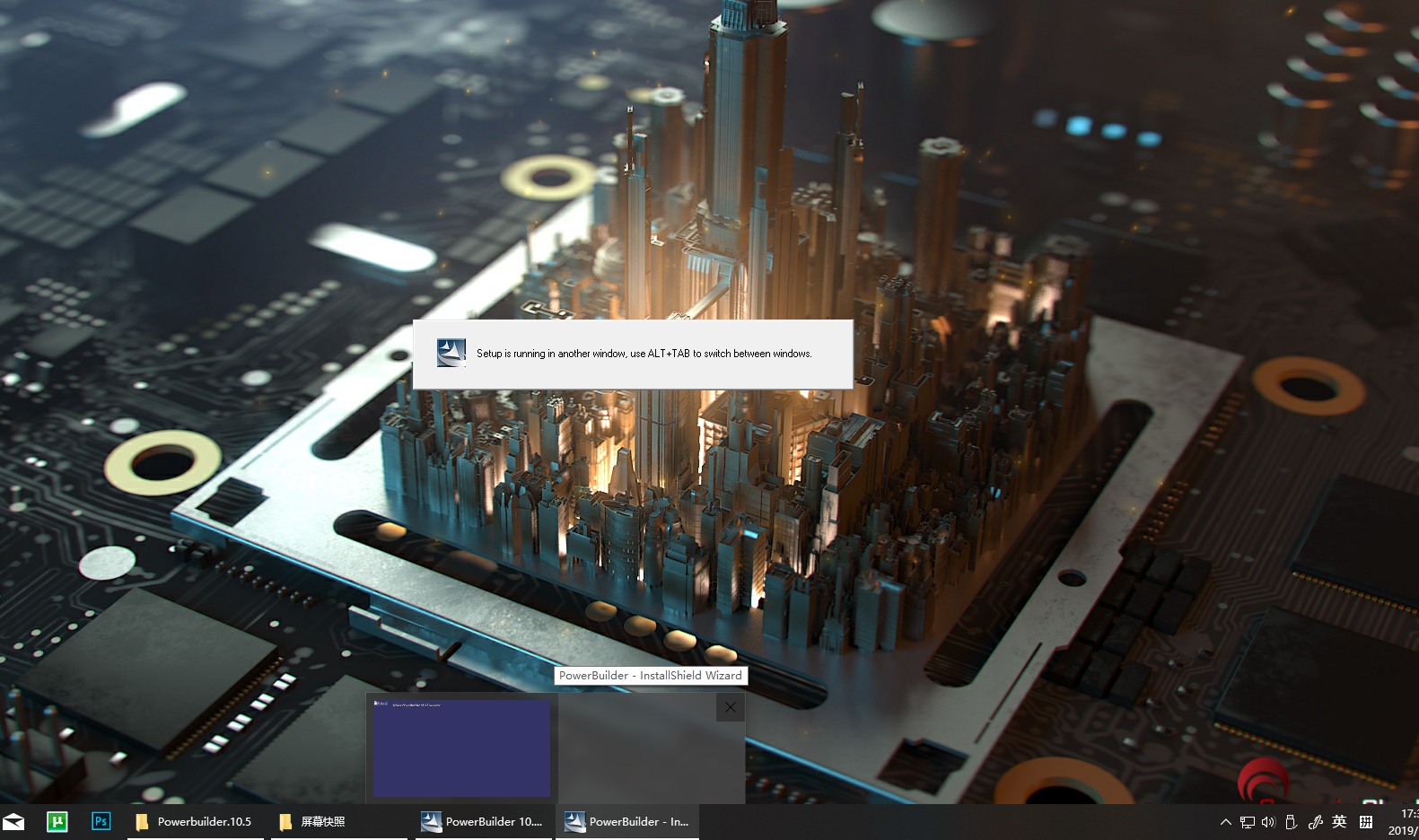Open Photoshop from the taskbar
Image resolution: width=1419 pixels, height=840 pixels.
(x=101, y=821)
